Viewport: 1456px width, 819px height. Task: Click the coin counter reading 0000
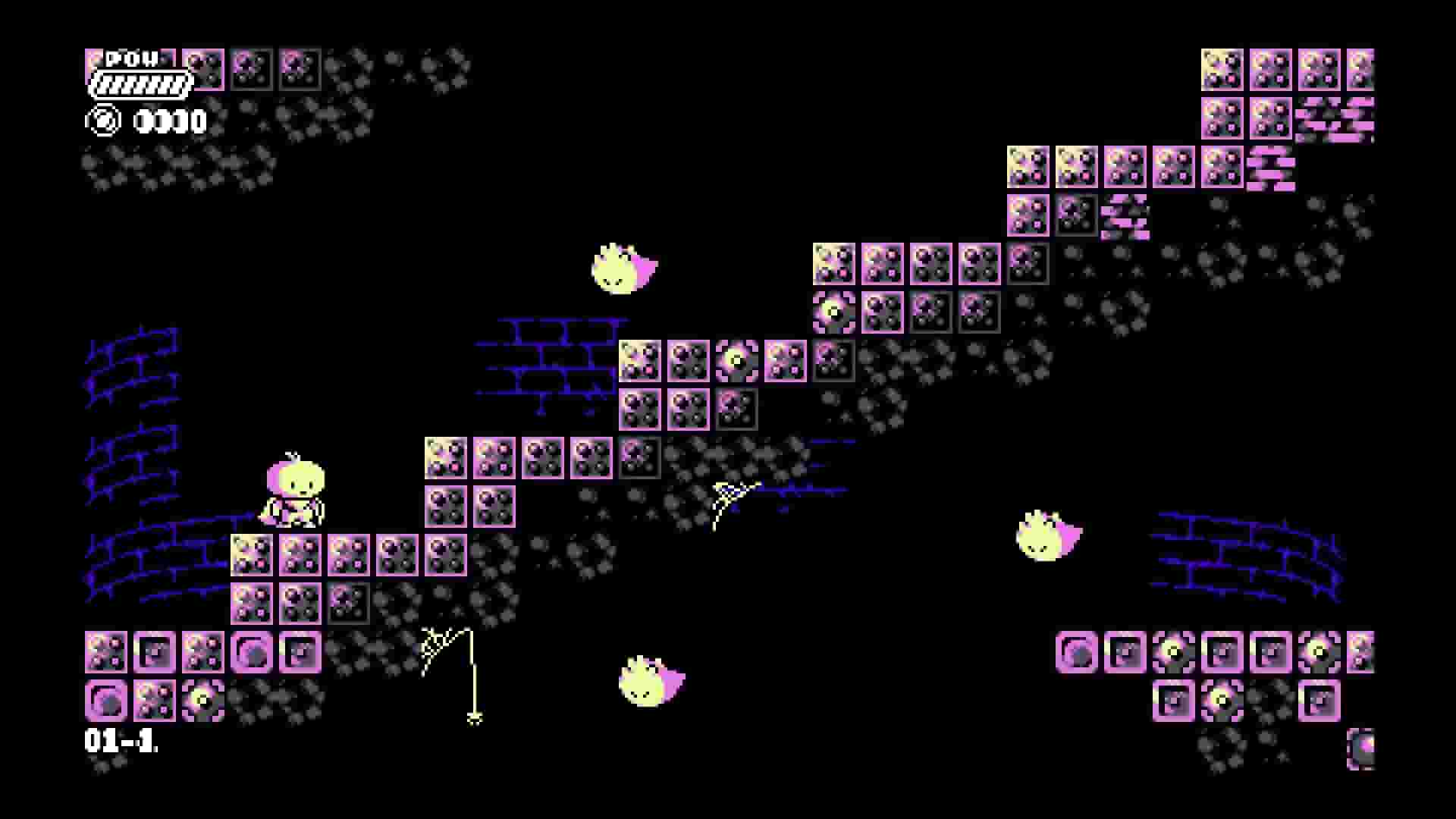[171, 119]
